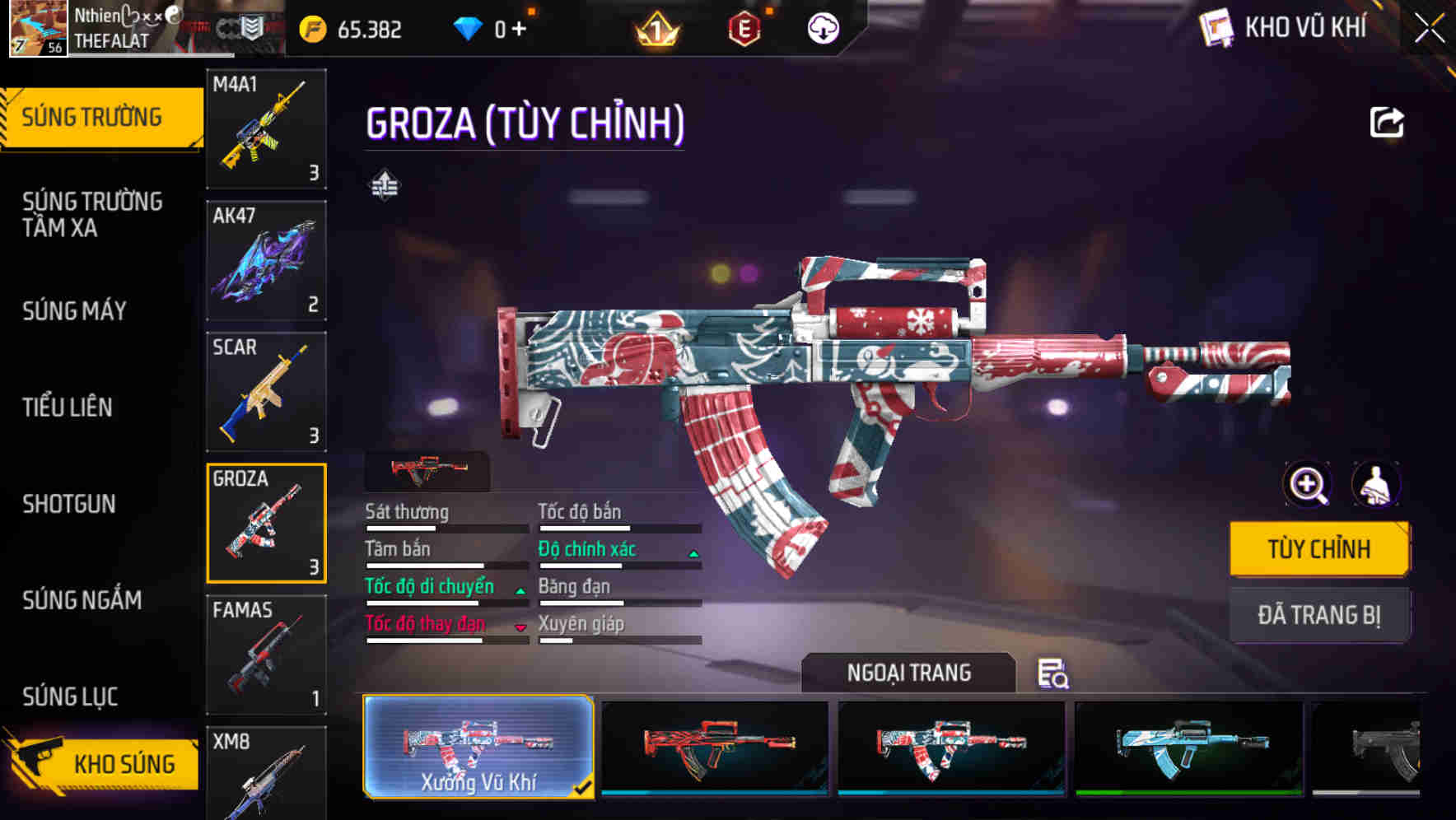The image size is (1456, 820).
Task: Select the M4A1 weapon tile
Action: tap(266, 128)
